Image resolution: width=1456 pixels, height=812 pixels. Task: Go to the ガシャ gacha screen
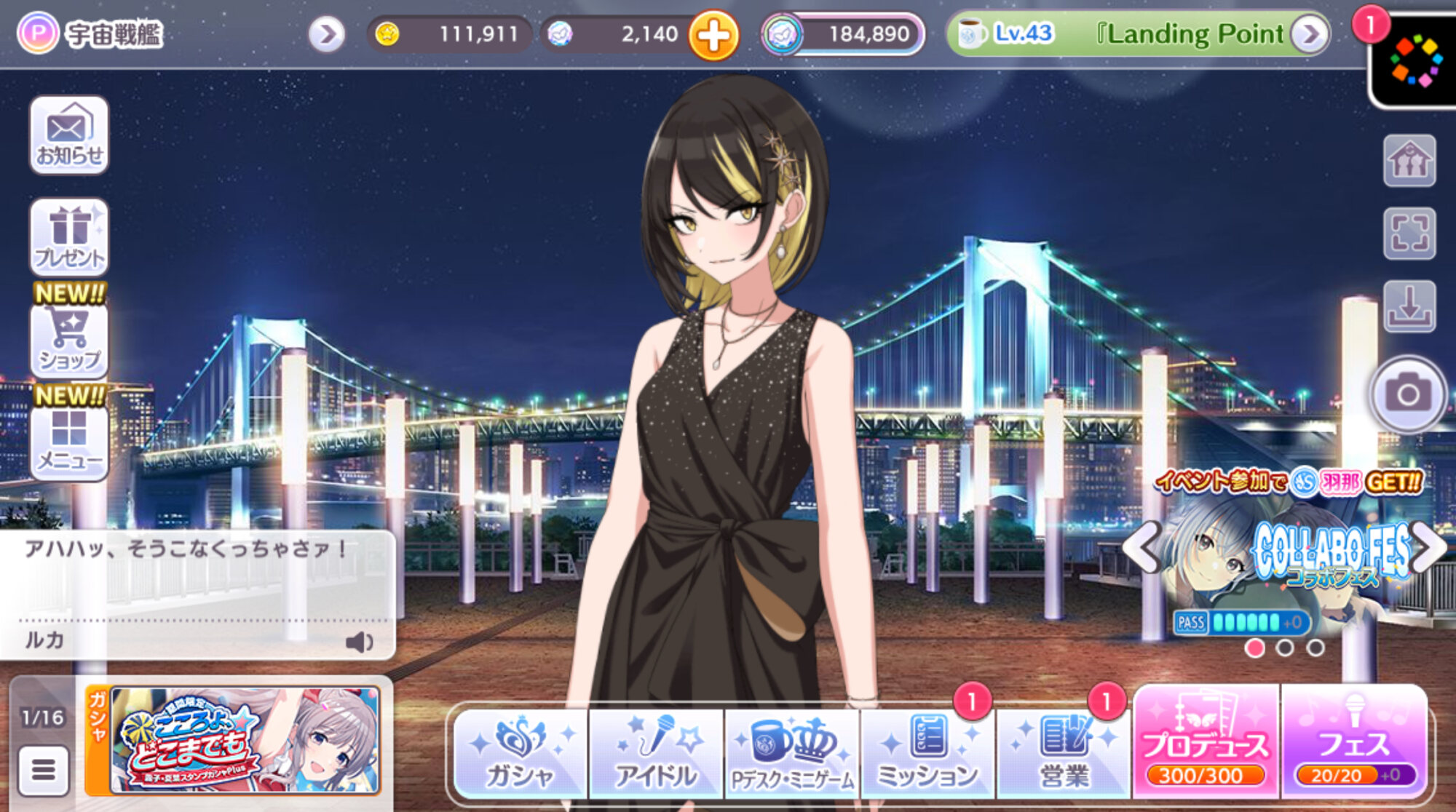point(520,754)
